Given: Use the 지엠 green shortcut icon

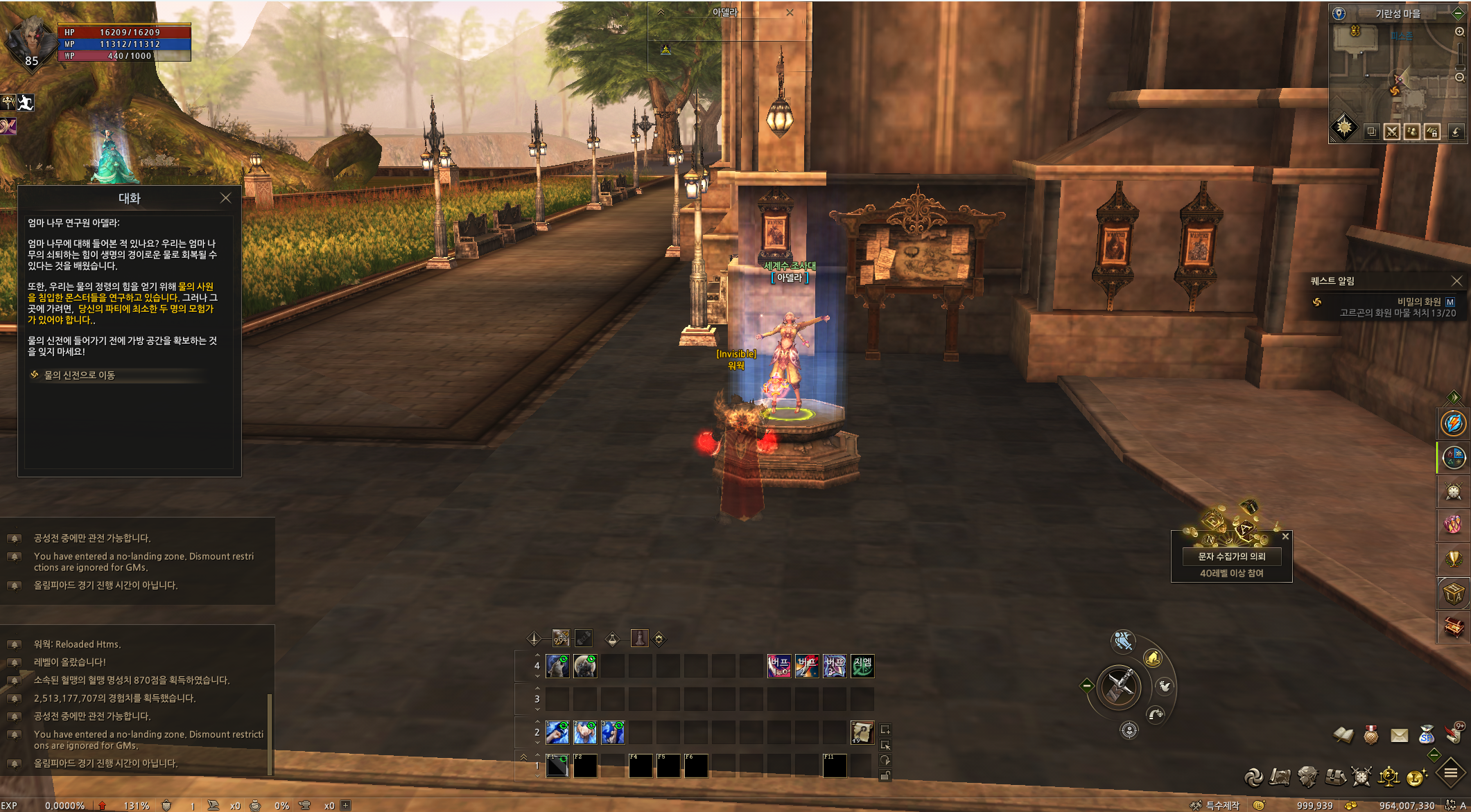Looking at the screenshot, I should (862, 667).
